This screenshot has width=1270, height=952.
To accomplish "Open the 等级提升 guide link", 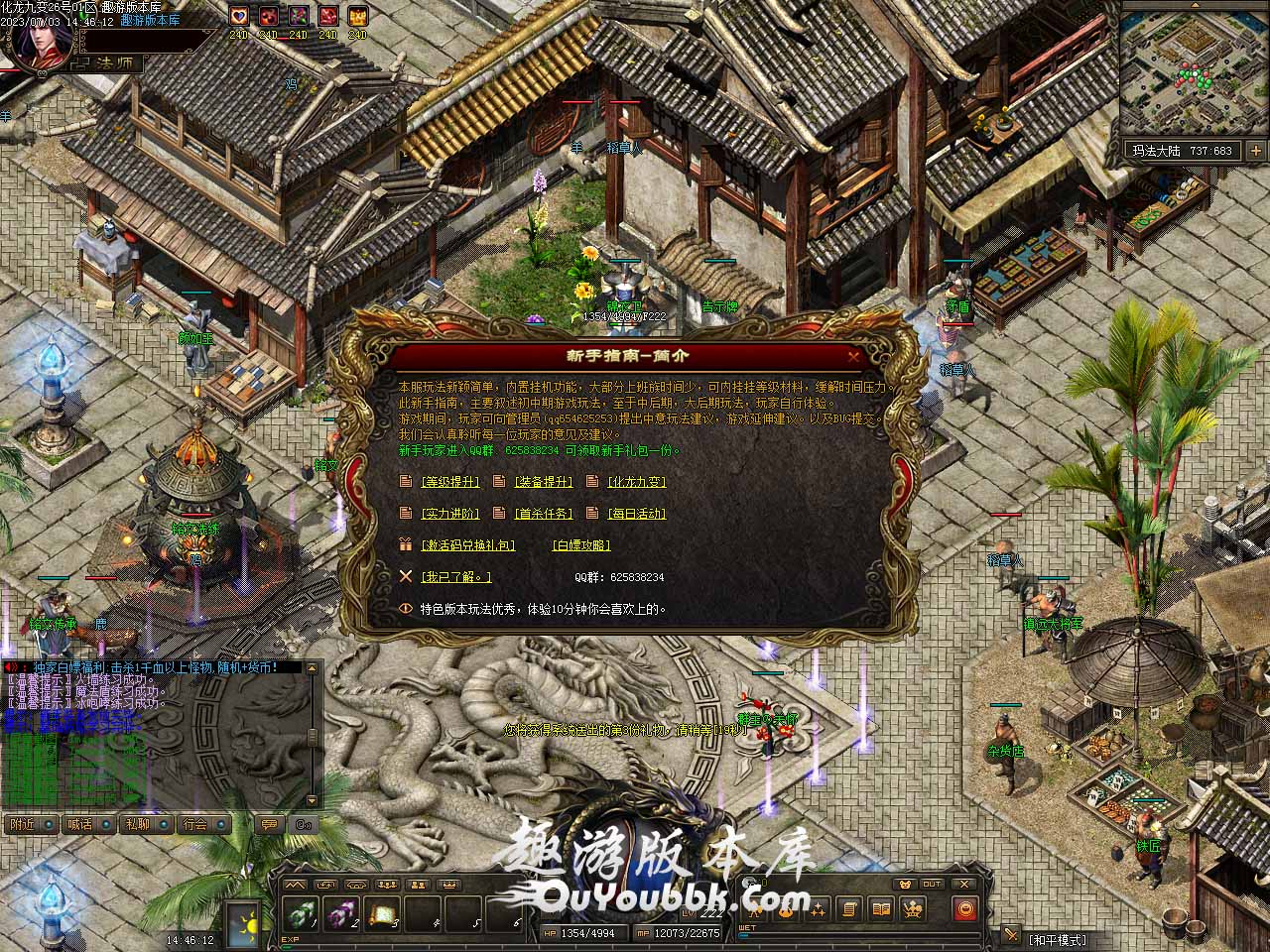I will pyautogui.click(x=450, y=482).
